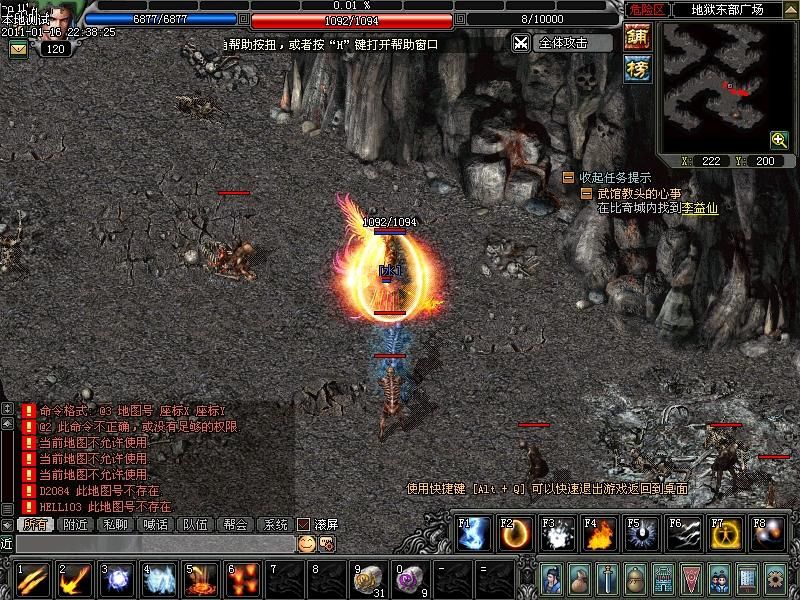Switch to the 附近 chat tab
The image size is (800, 600).
click(75, 524)
